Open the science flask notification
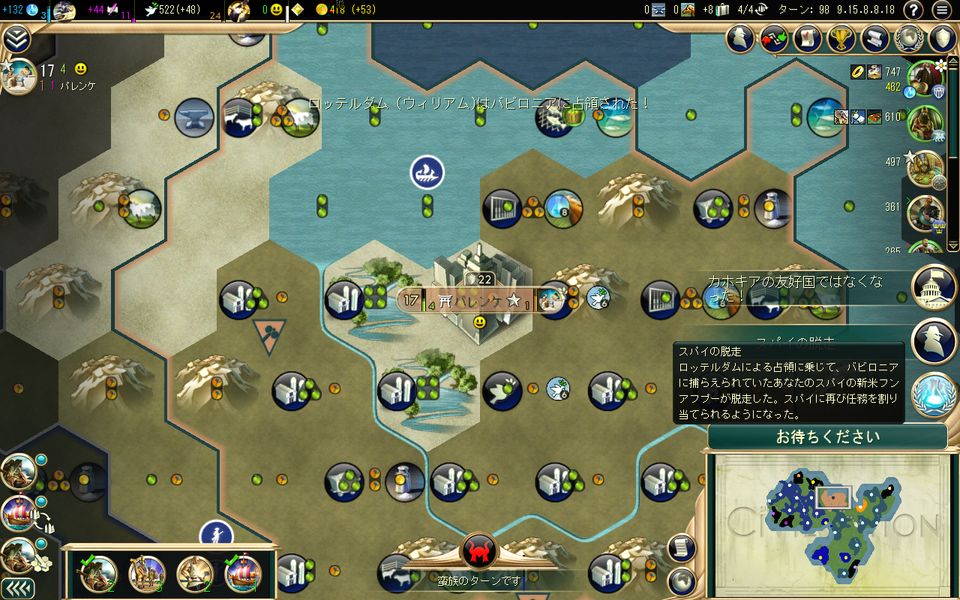This screenshot has width=960, height=600. 934,393
